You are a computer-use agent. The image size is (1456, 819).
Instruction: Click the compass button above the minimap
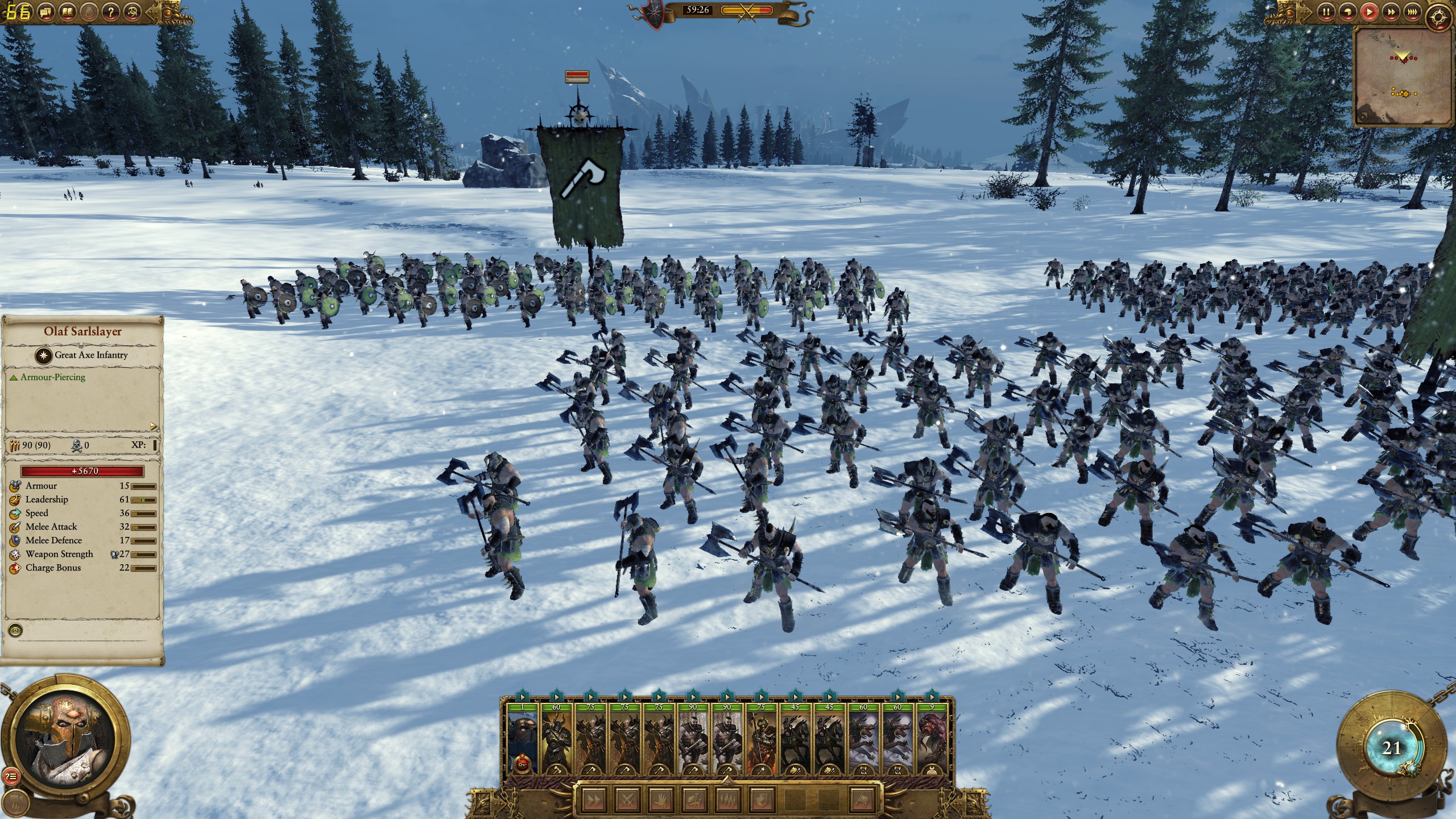(1438, 18)
